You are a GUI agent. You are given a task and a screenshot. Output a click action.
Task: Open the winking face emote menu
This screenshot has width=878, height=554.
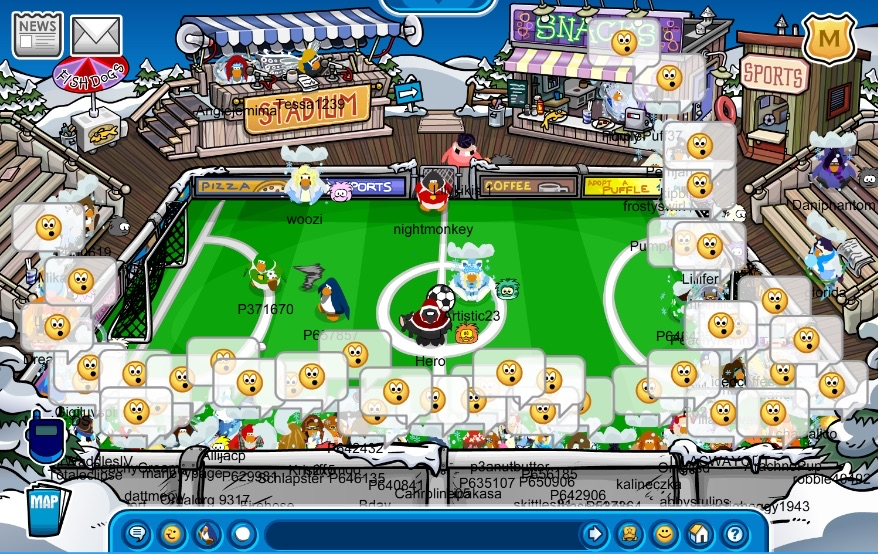coord(172,534)
